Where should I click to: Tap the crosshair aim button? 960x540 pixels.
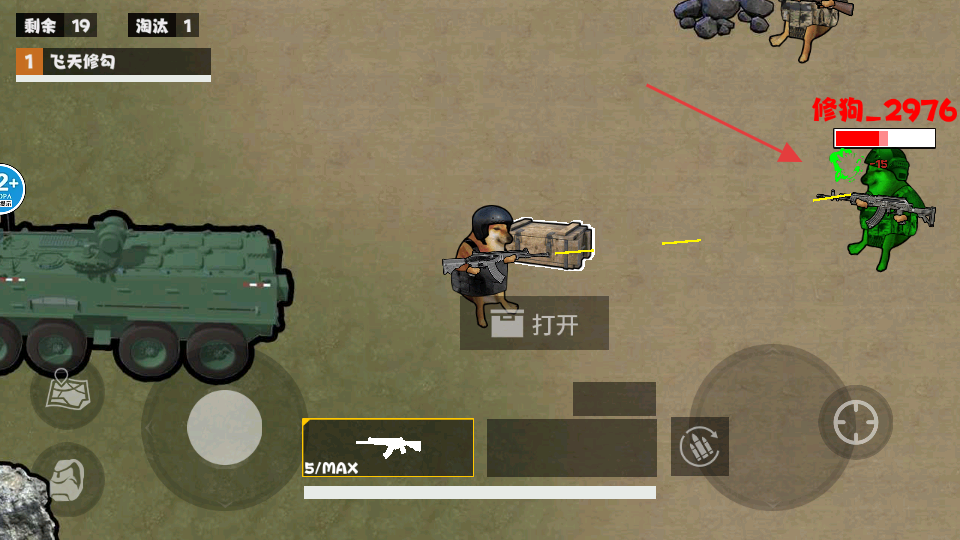(x=855, y=422)
